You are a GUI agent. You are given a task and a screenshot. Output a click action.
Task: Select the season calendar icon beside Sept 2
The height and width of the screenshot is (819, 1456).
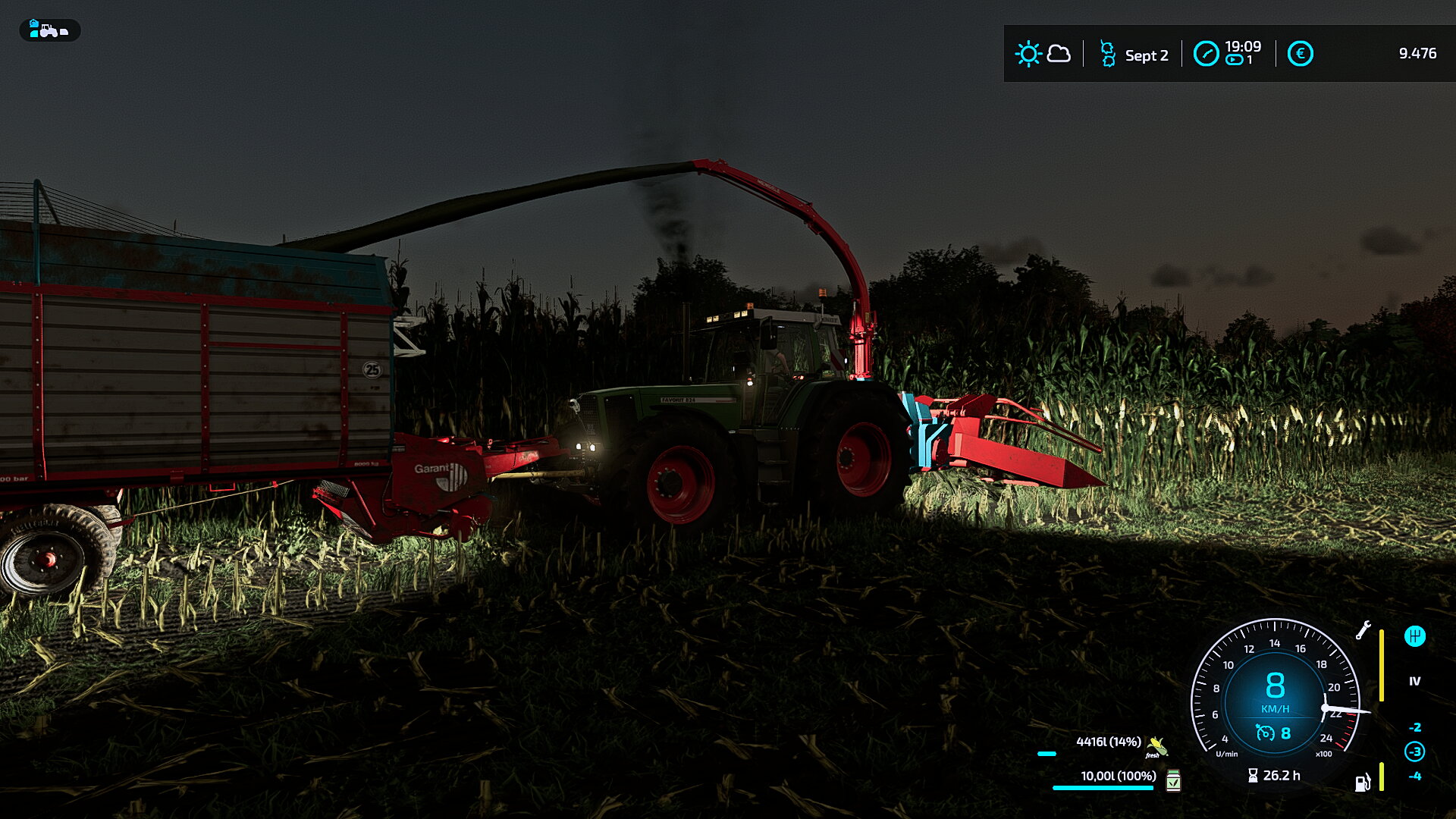1107,55
